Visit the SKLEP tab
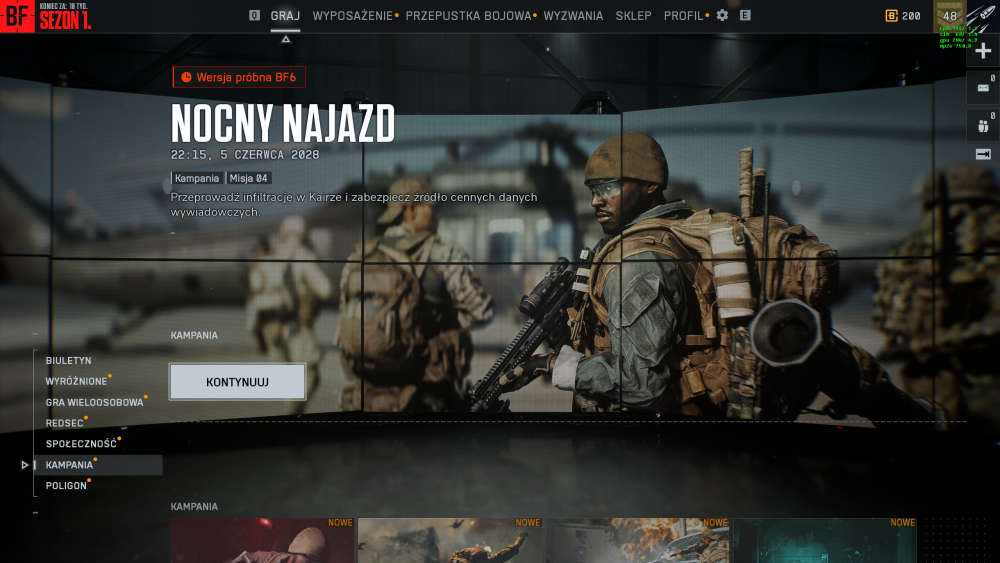 pyautogui.click(x=633, y=16)
